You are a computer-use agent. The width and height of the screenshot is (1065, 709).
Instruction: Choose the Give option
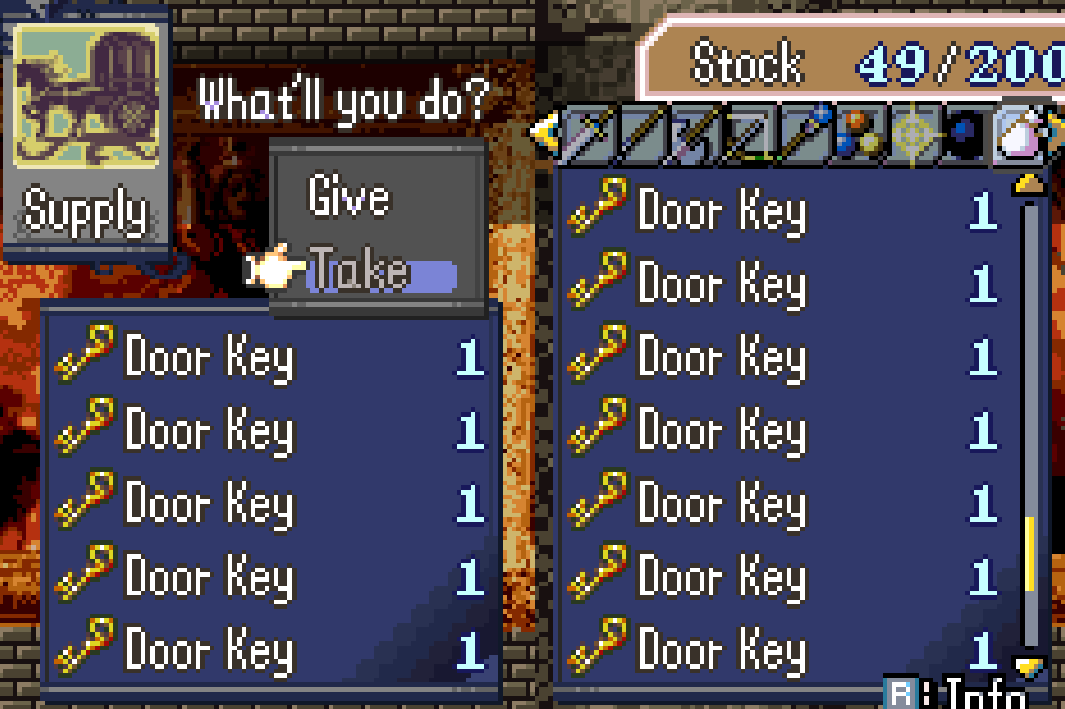(348, 196)
